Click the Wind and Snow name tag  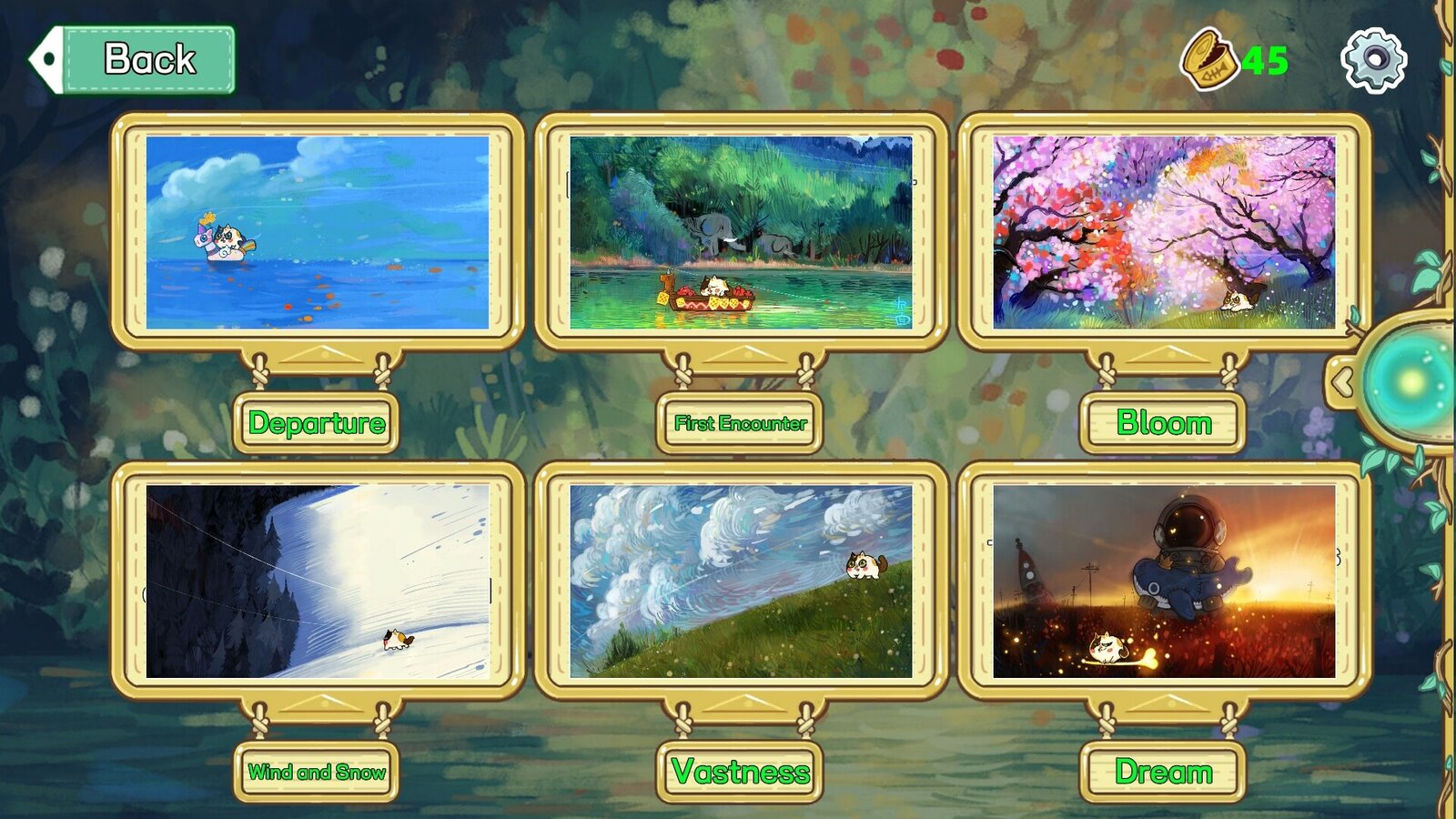(x=318, y=772)
